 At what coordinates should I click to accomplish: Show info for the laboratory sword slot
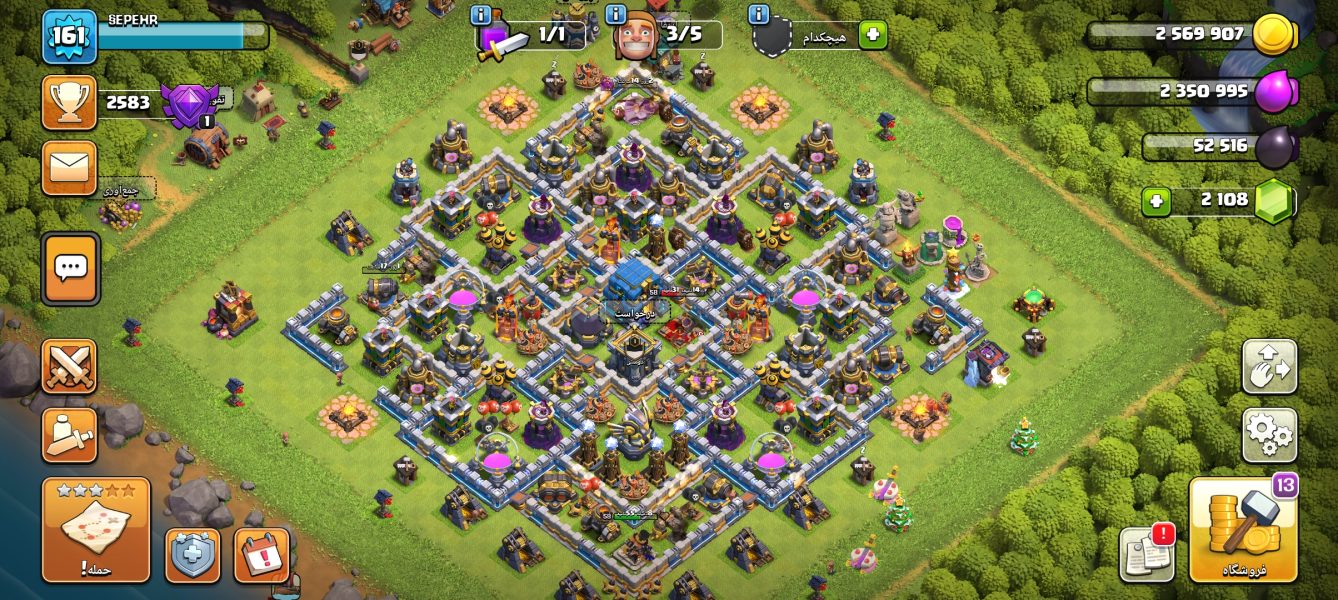(481, 15)
